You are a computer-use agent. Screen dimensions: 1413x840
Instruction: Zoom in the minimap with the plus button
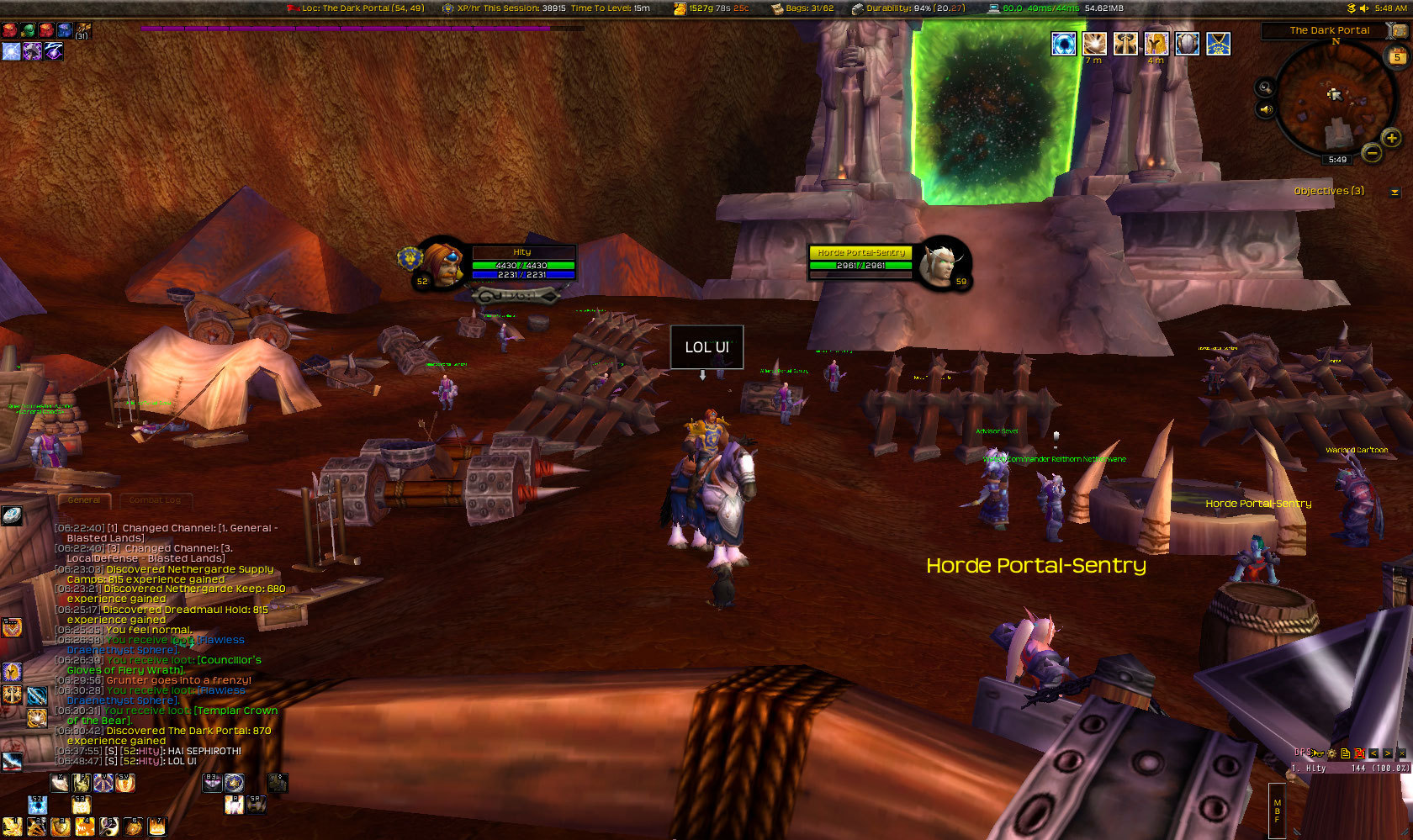(1391, 138)
